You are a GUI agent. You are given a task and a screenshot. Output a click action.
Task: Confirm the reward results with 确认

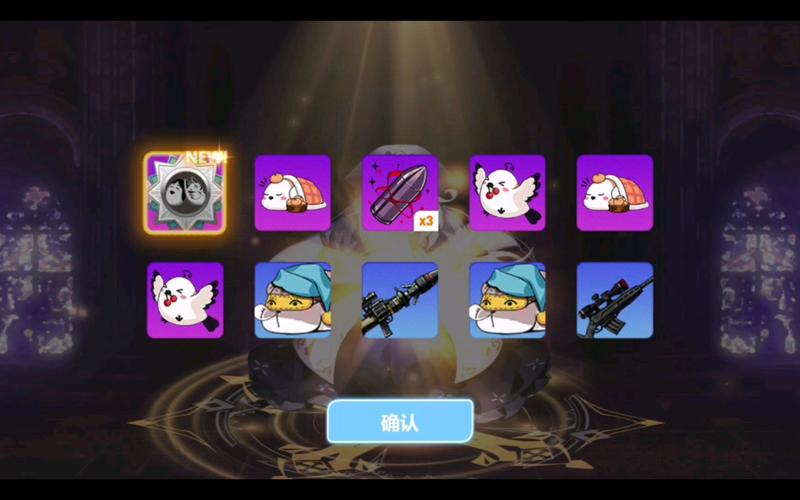click(400, 421)
